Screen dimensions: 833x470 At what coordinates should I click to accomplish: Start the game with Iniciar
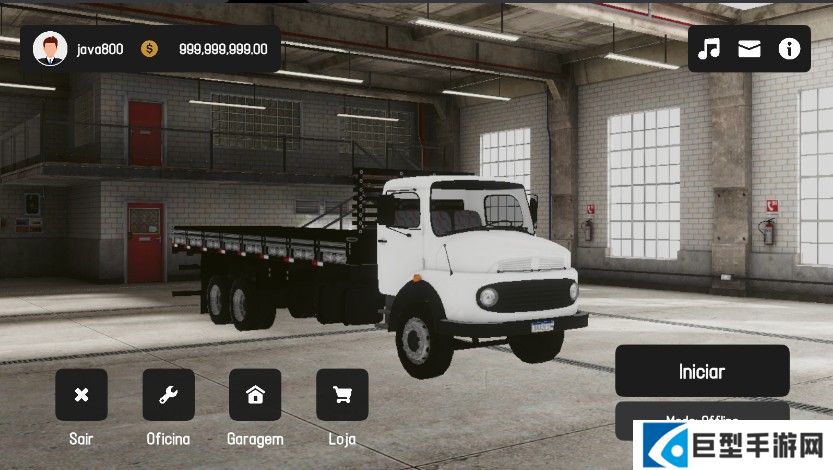tap(701, 371)
